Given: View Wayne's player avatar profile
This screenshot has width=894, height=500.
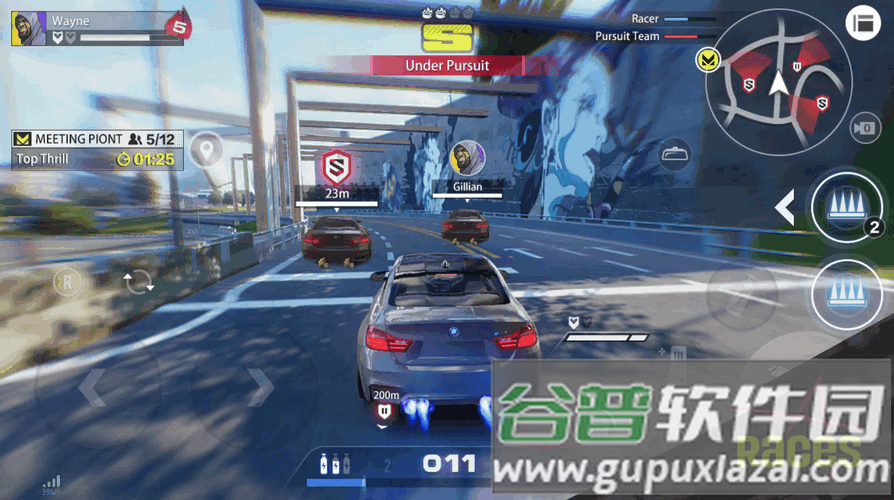Looking at the screenshot, I should click(x=28, y=29).
